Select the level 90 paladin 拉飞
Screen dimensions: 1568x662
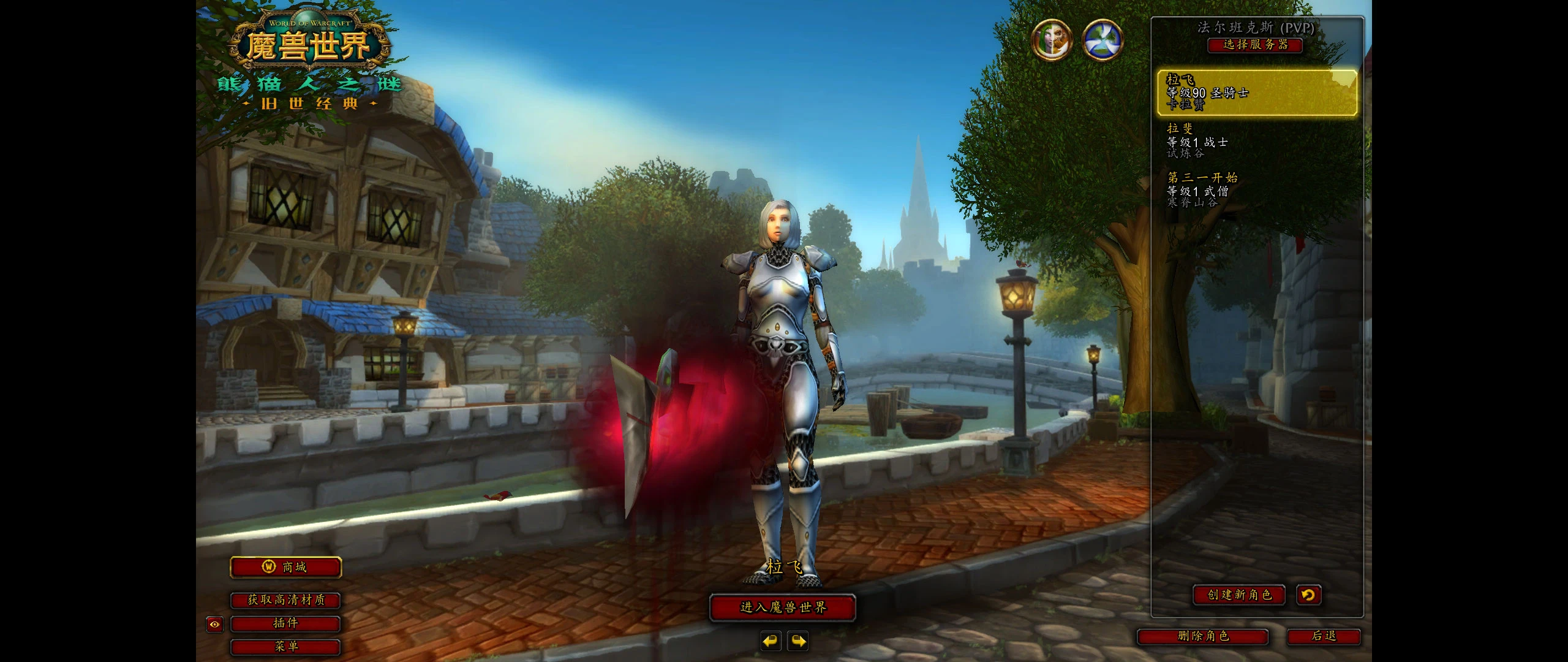1257,93
